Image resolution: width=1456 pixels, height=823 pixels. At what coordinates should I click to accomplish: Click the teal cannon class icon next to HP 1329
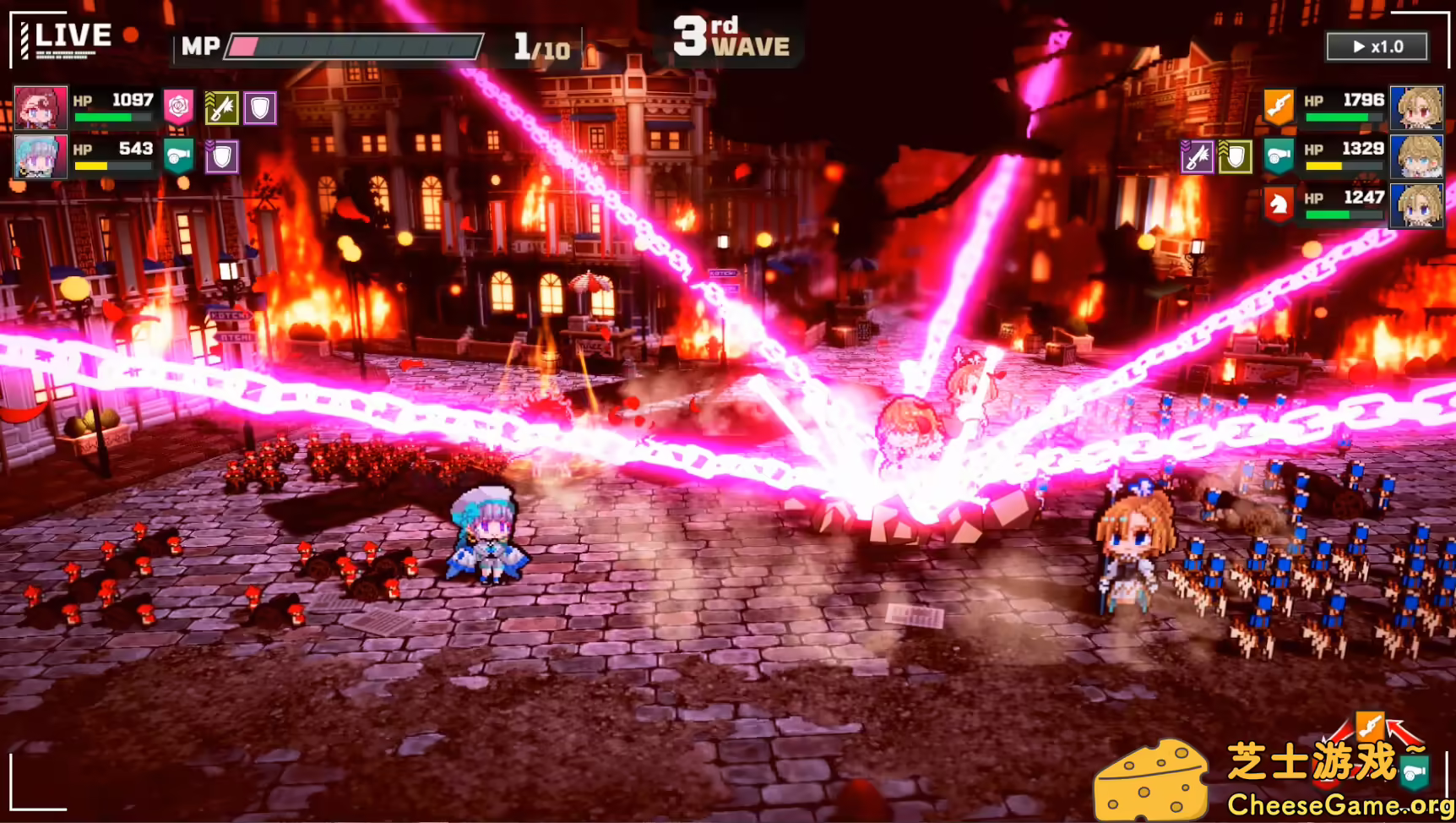click(x=1279, y=156)
